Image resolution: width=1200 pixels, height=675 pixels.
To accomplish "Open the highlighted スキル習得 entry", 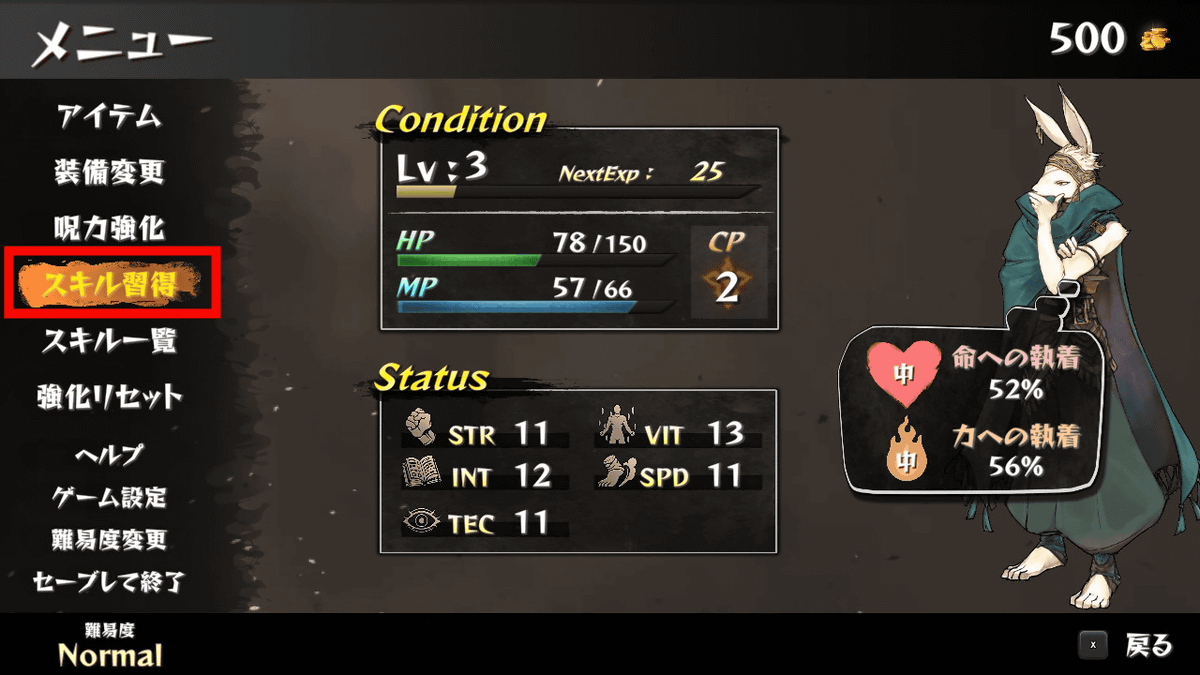I will pos(109,286).
